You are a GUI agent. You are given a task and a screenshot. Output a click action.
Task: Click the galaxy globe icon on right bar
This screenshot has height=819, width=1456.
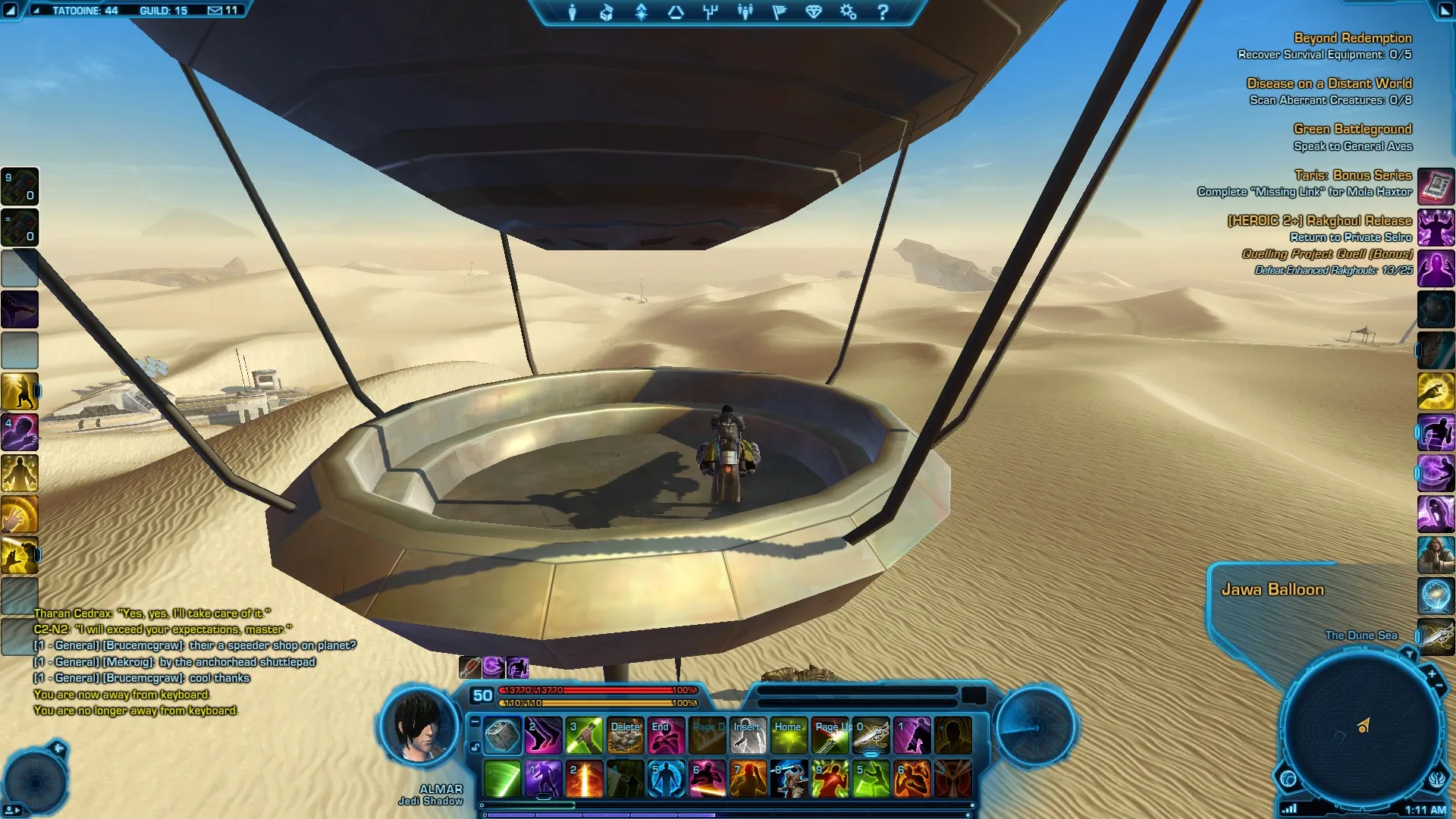coord(1436,596)
